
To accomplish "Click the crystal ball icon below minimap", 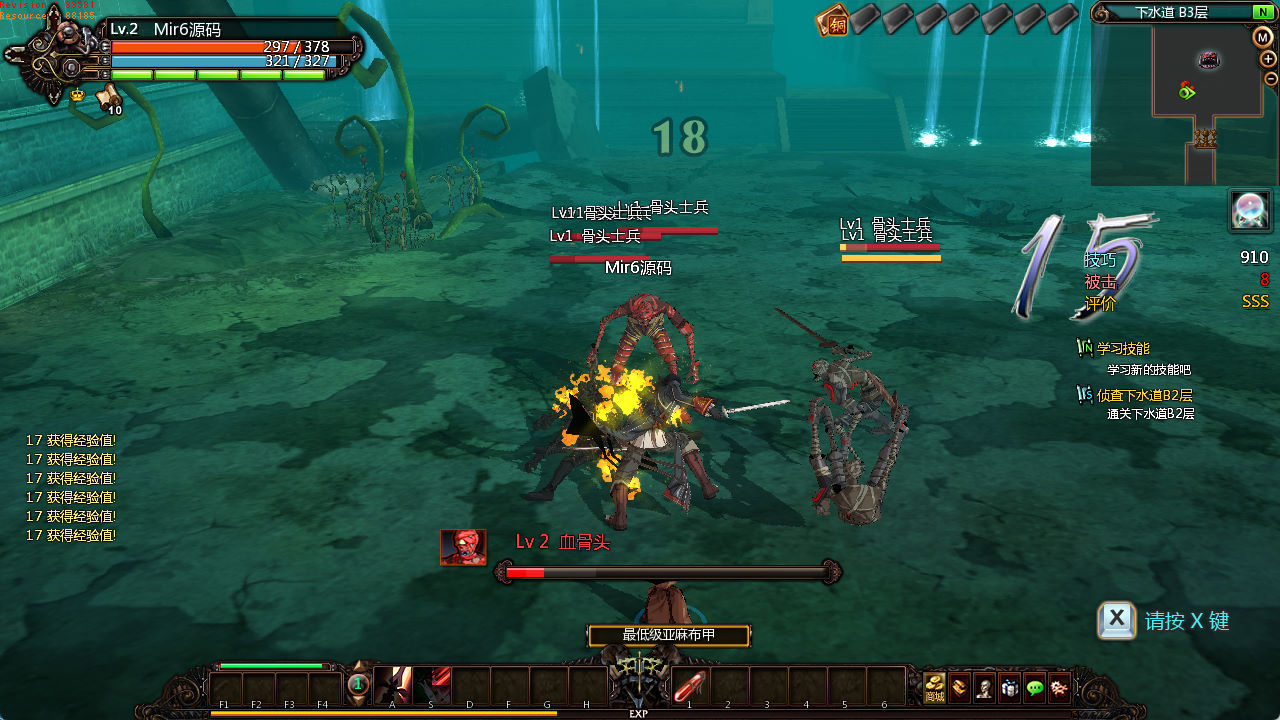I will click(x=1250, y=211).
